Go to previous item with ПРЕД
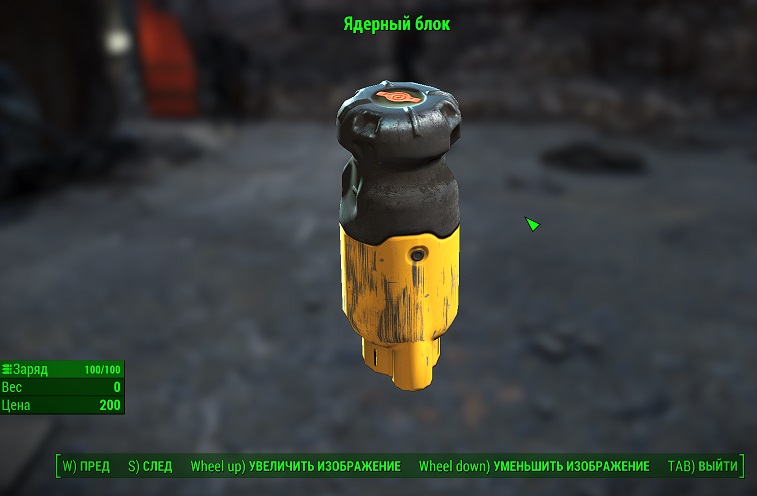The image size is (757, 496). pos(86,467)
